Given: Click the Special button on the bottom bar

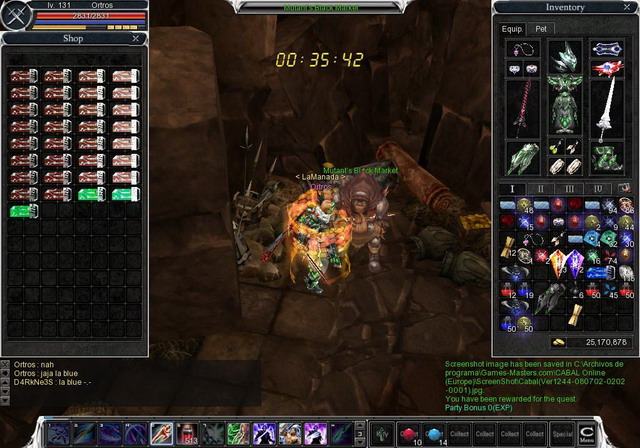Looking at the screenshot, I should (562, 434).
